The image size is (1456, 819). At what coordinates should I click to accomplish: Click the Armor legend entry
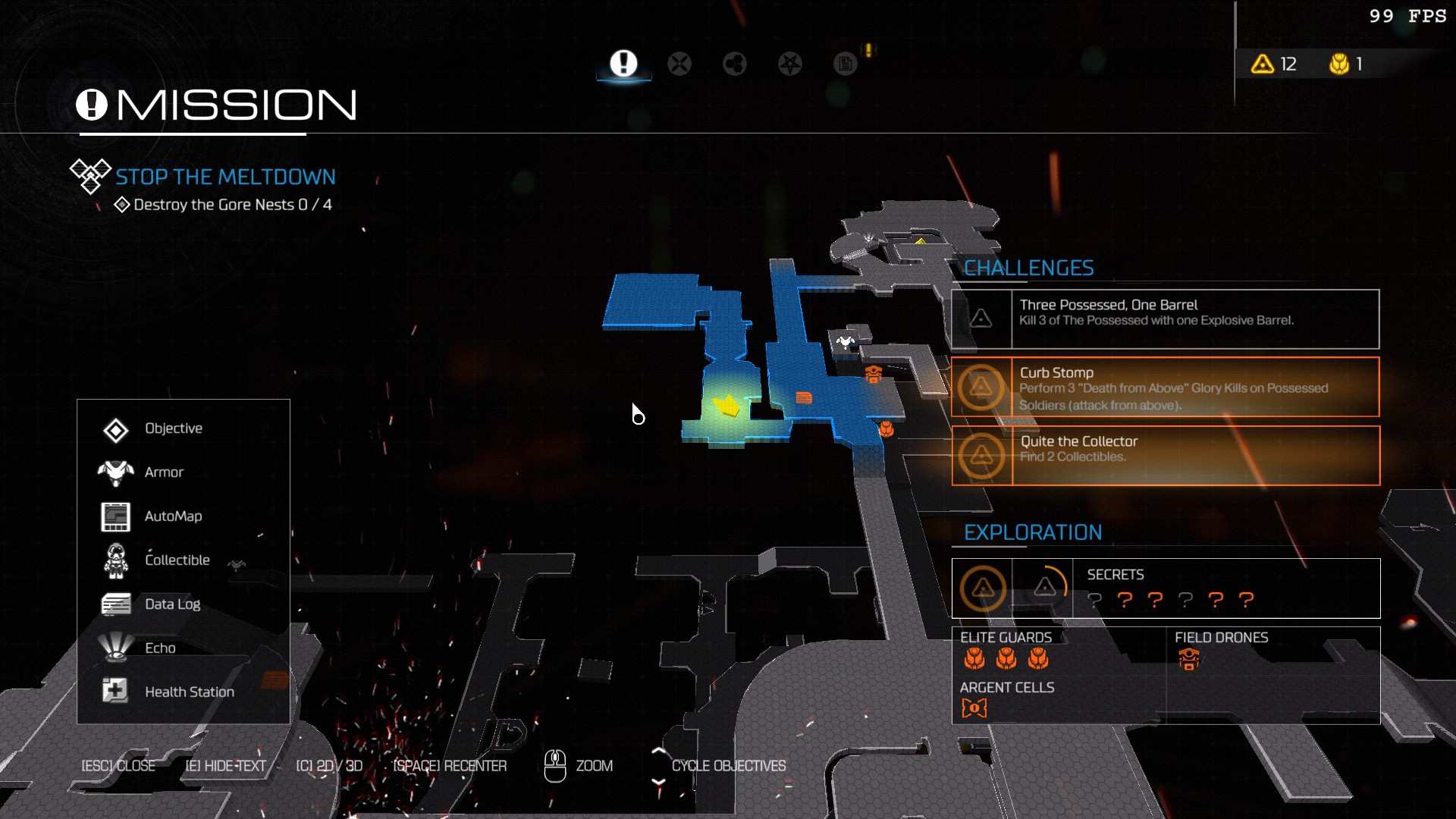click(x=164, y=473)
